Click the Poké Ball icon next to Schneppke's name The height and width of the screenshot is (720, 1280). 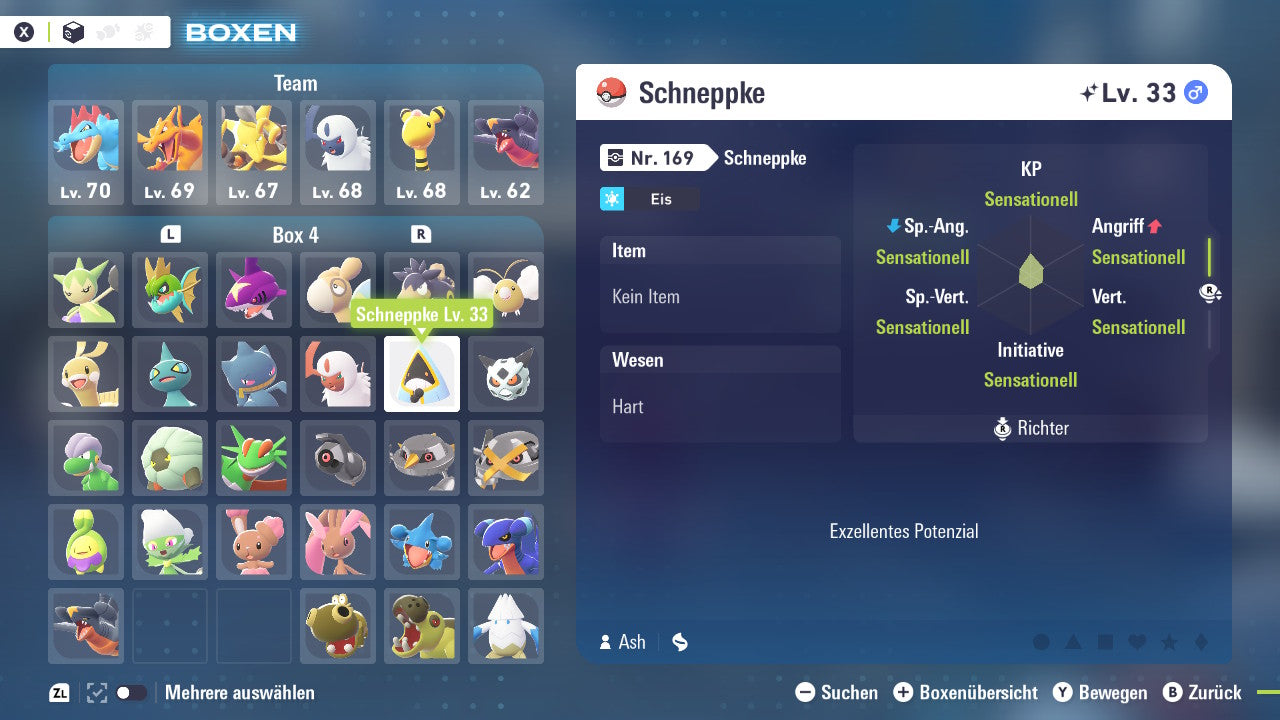[613, 92]
